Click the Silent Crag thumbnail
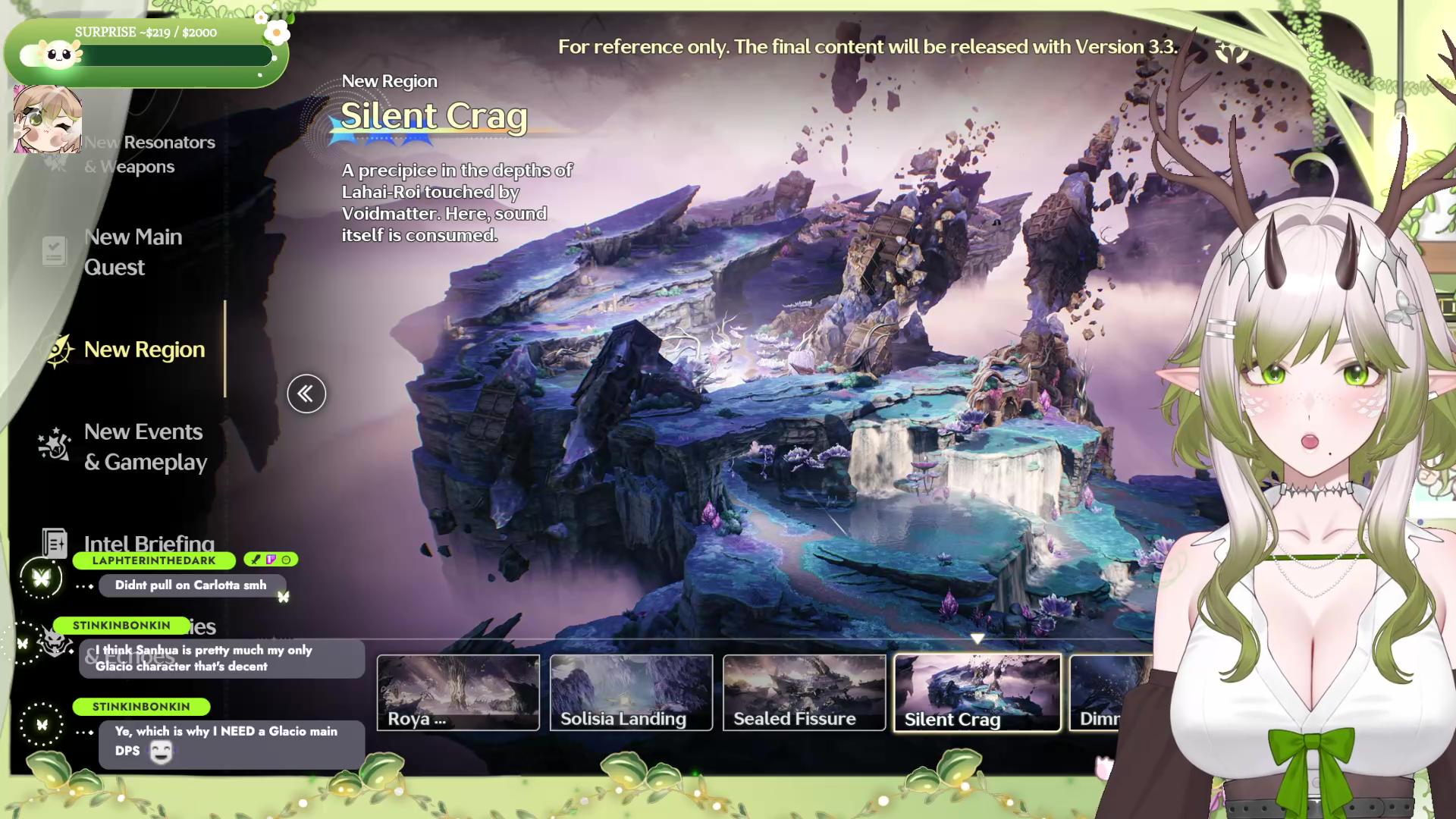This screenshot has height=819, width=1456. [977, 692]
